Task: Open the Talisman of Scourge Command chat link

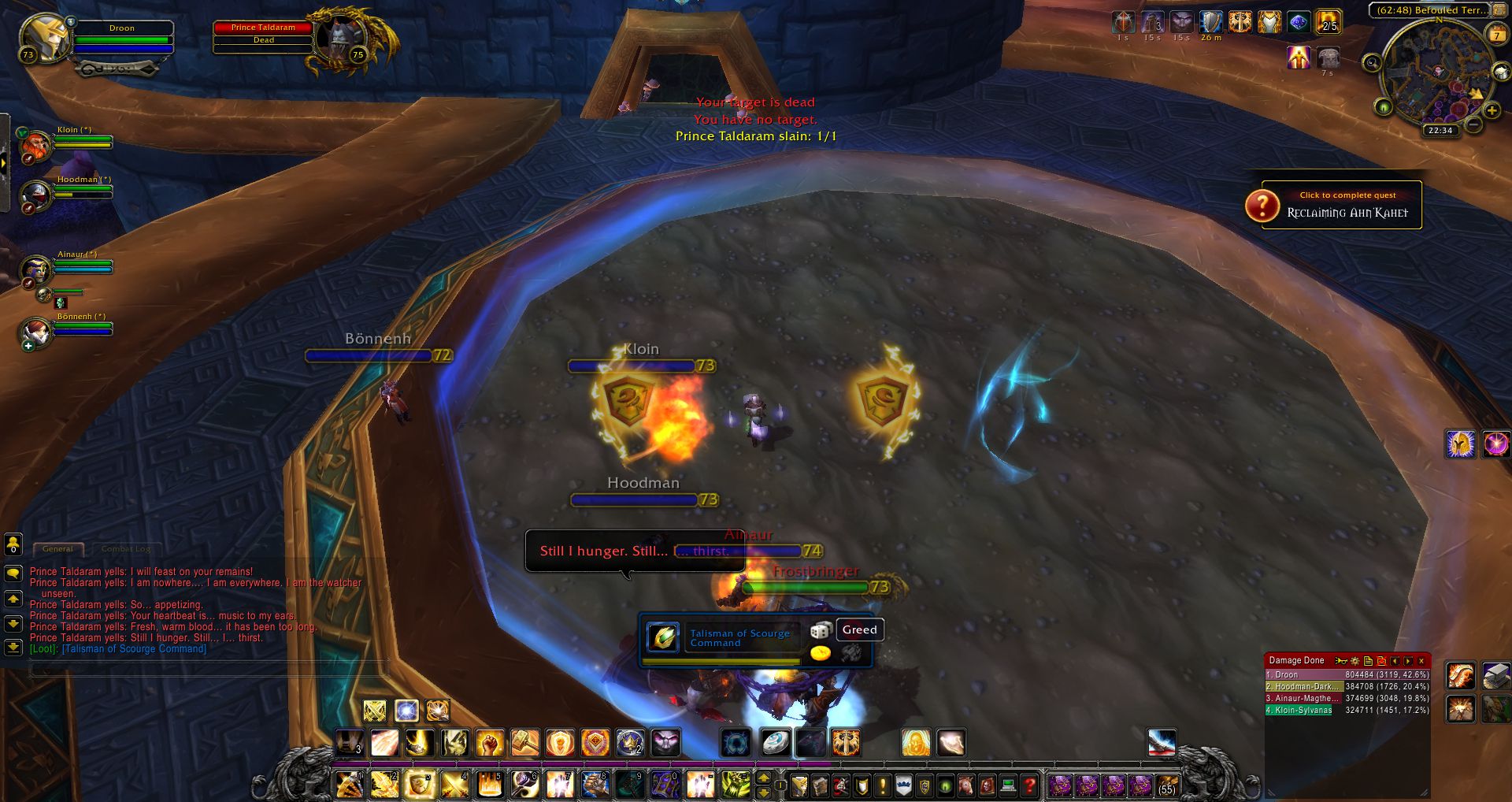Action: 134,649
